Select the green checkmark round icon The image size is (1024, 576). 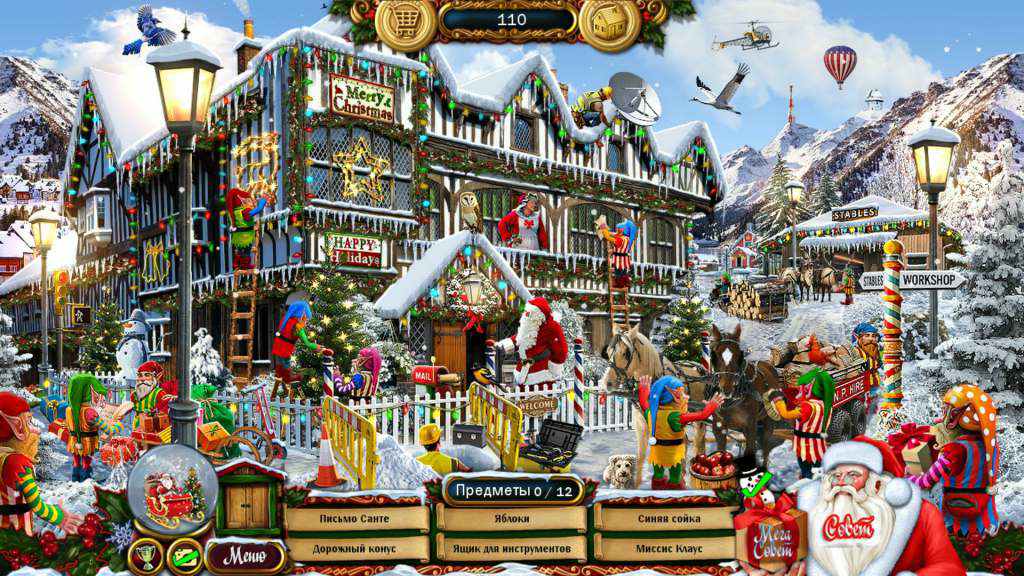184,556
